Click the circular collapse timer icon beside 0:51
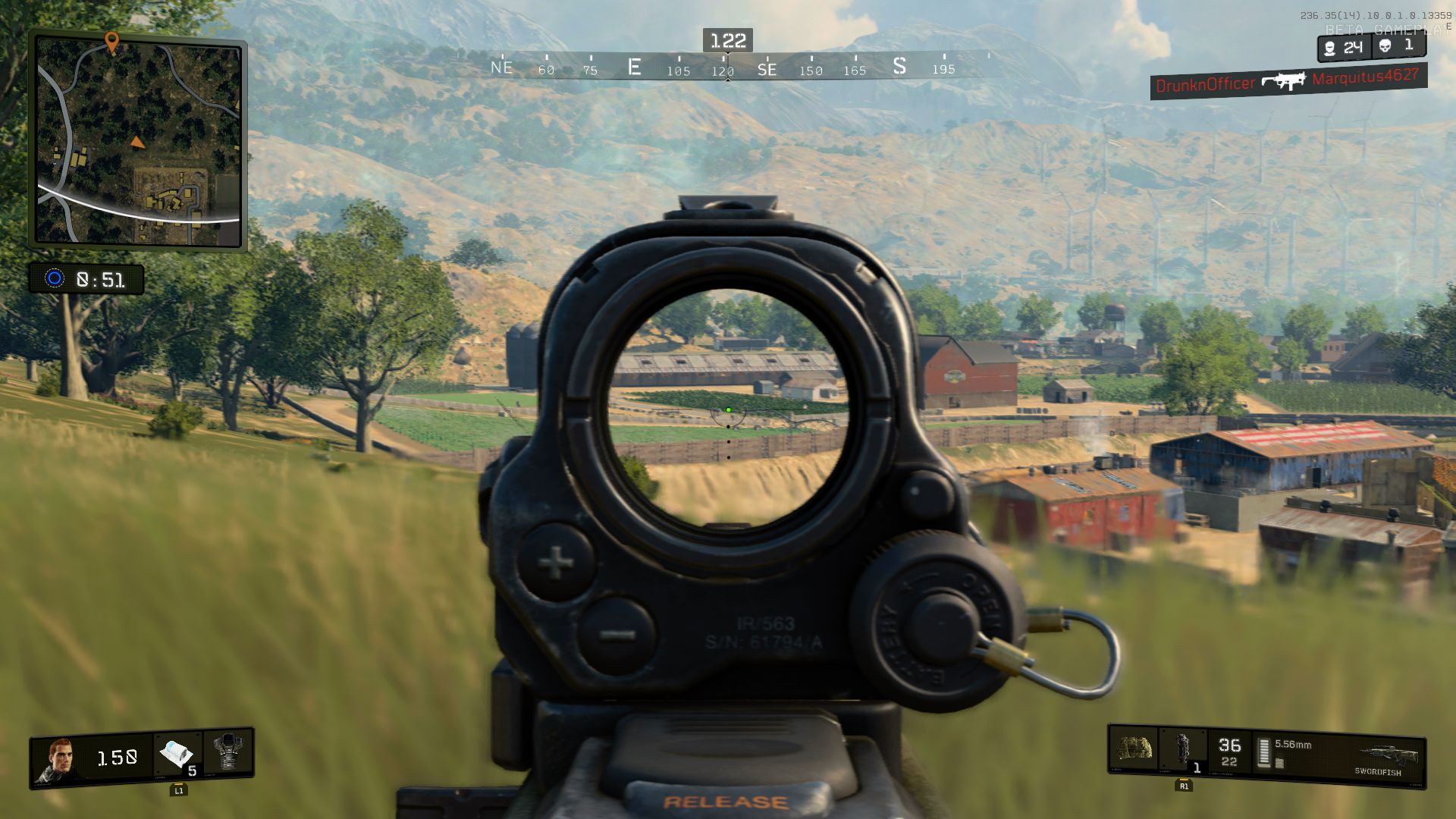This screenshot has height=819, width=1456. tap(55, 279)
